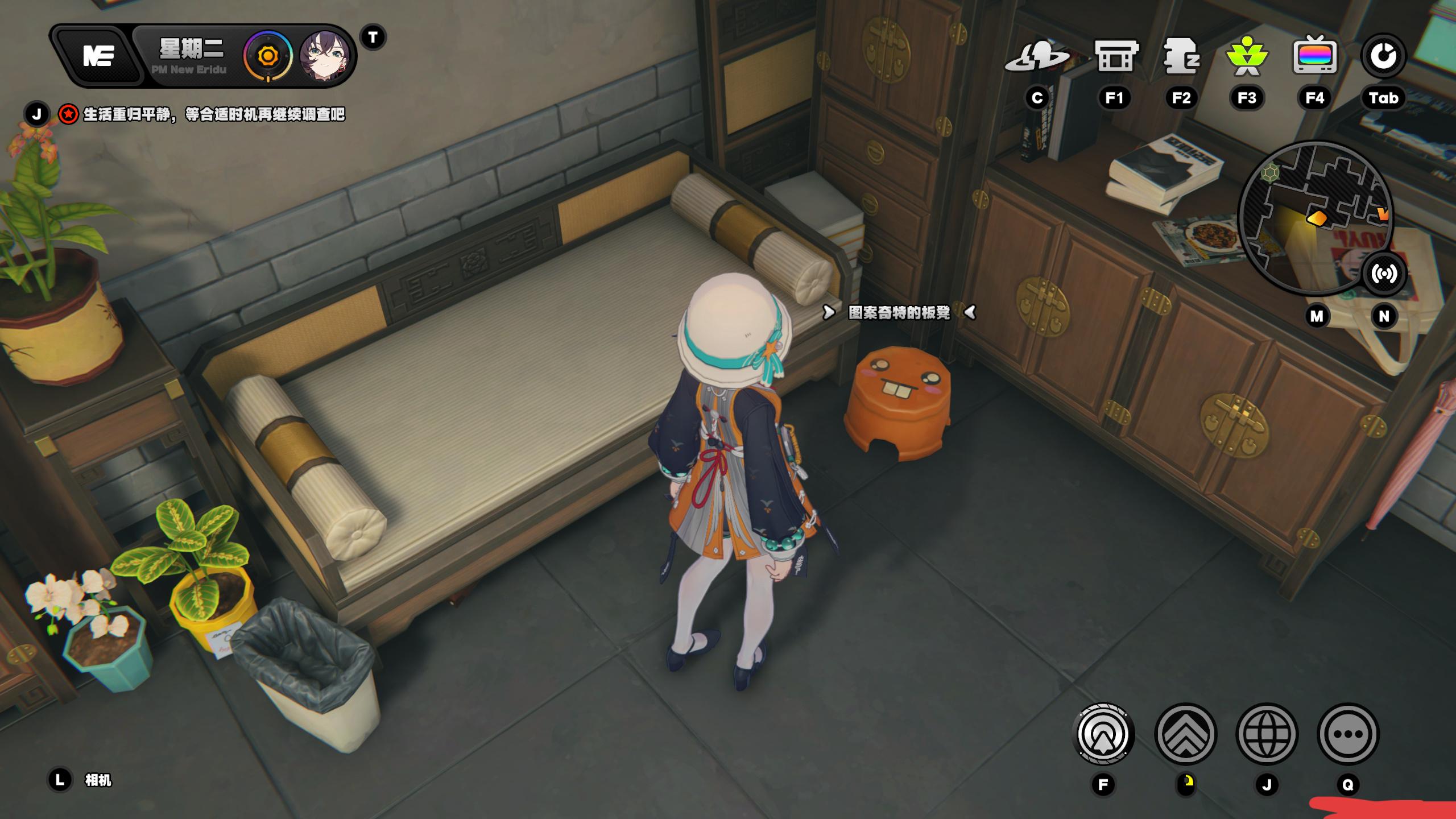Screen dimensions: 1456x819
Task: Open the rainbow TV icon
Action: (x=1314, y=57)
